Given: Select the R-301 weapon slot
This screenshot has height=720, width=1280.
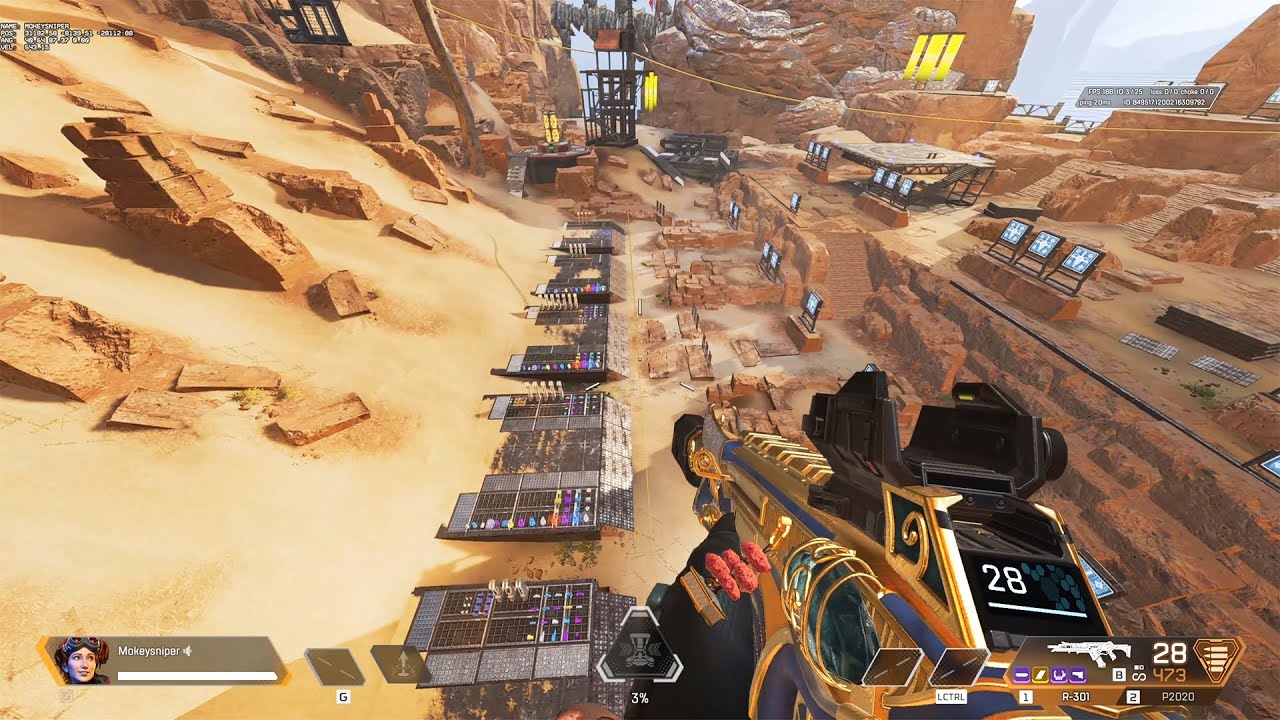Looking at the screenshot, I should tap(1076, 697).
